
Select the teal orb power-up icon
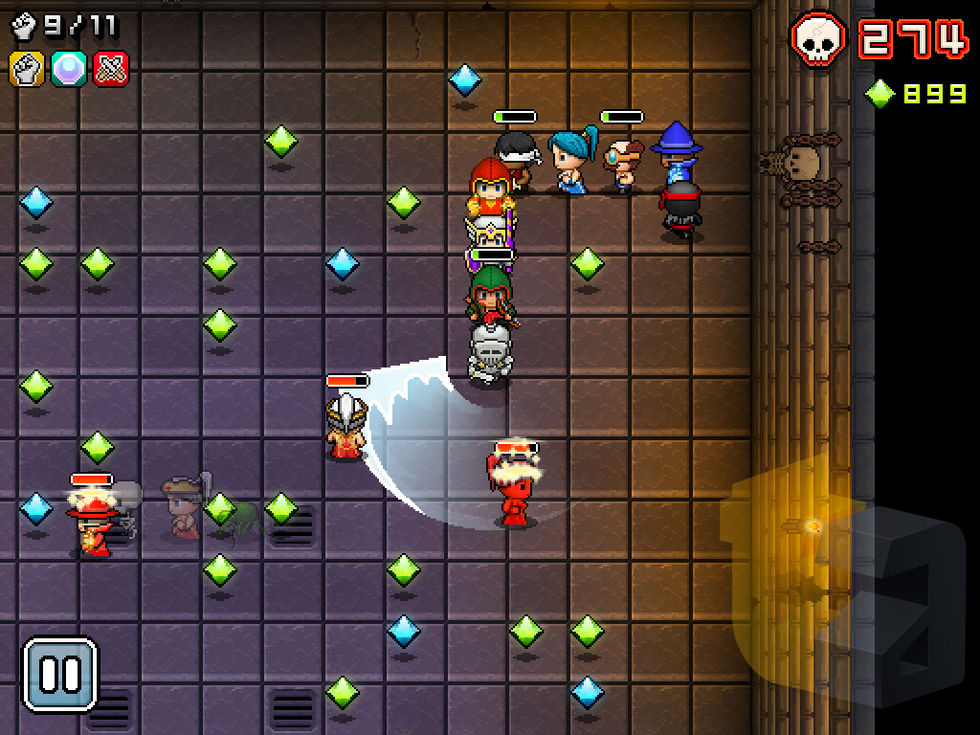(x=69, y=68)
